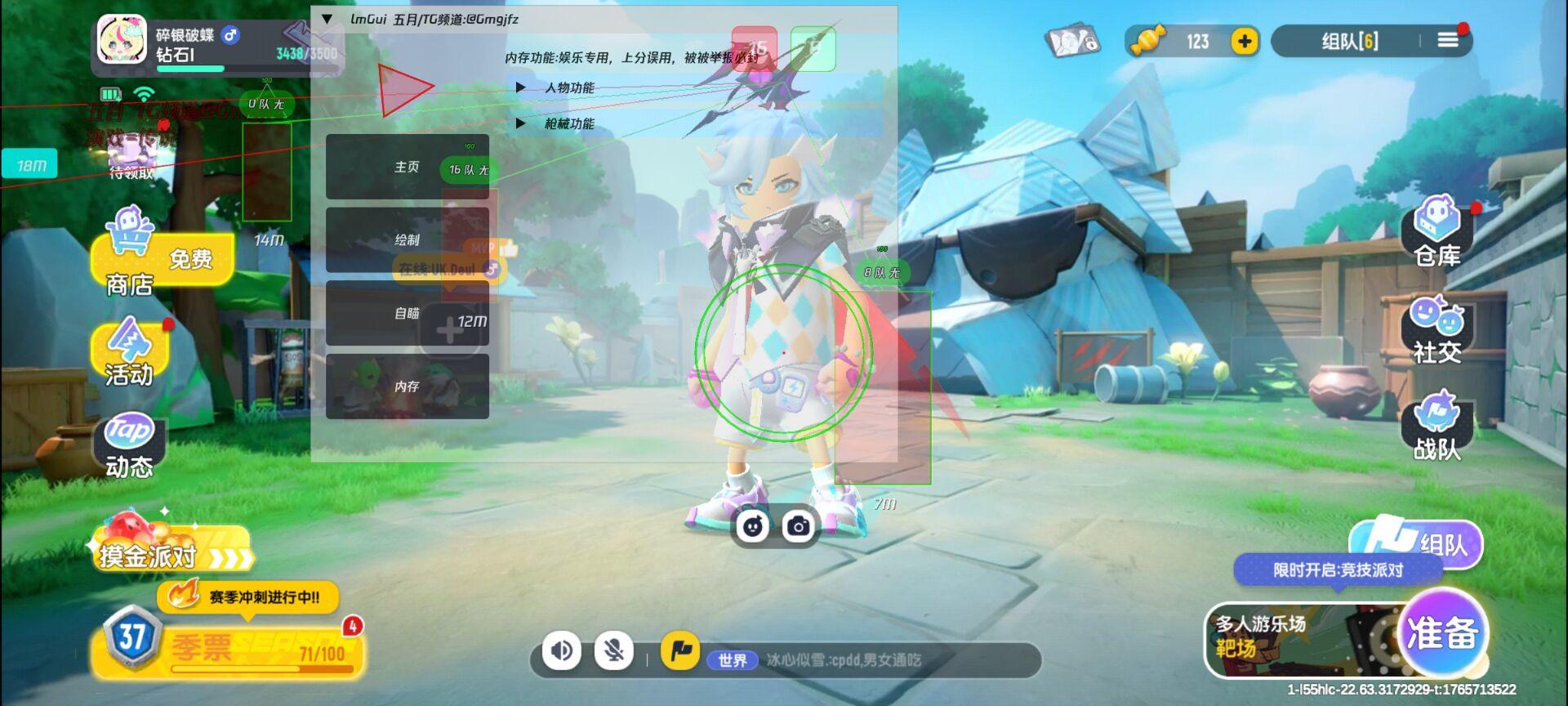Click the round emote icon beside the camera

tap(753, 525)
